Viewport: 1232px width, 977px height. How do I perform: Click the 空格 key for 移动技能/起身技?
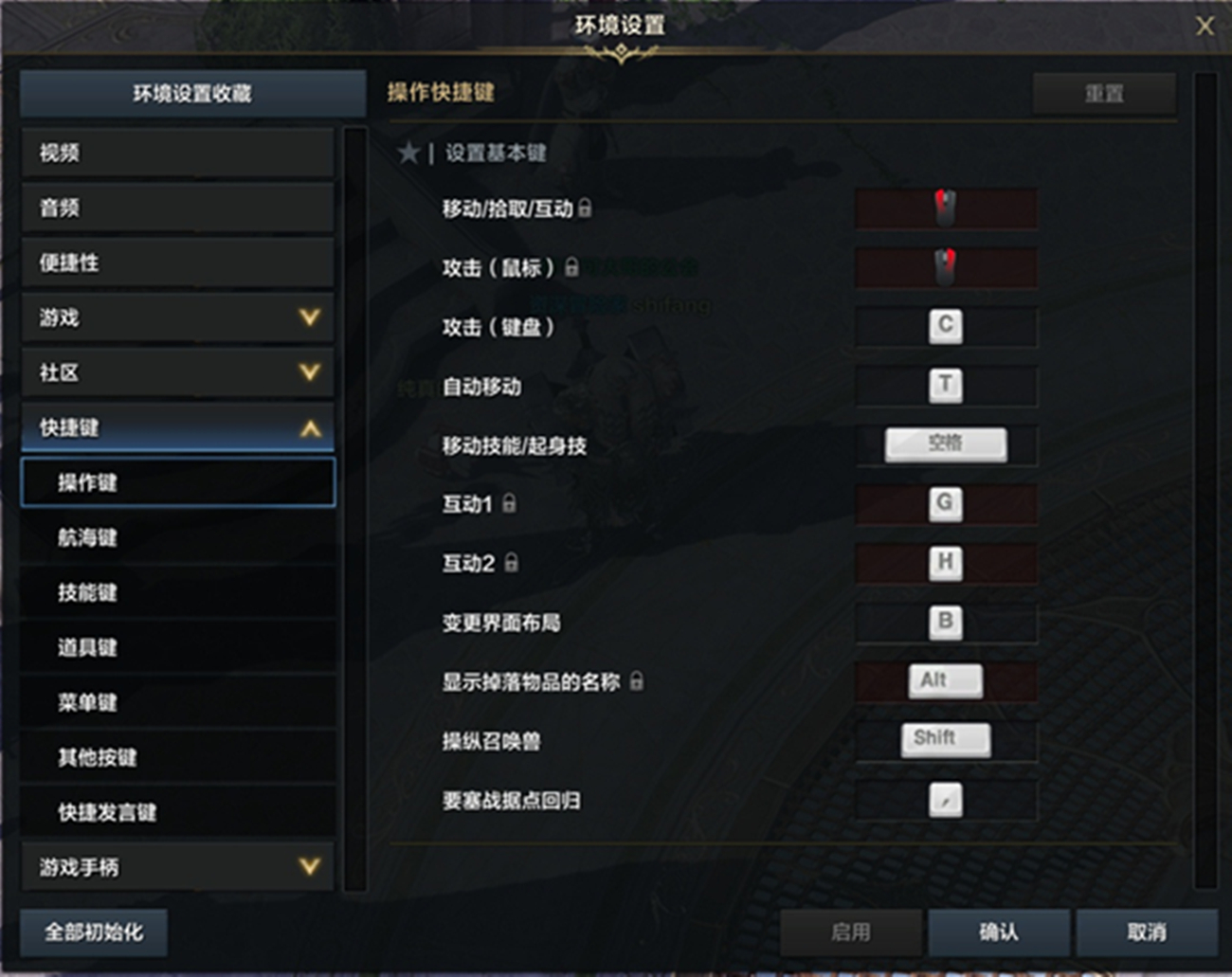pos(945,443)
